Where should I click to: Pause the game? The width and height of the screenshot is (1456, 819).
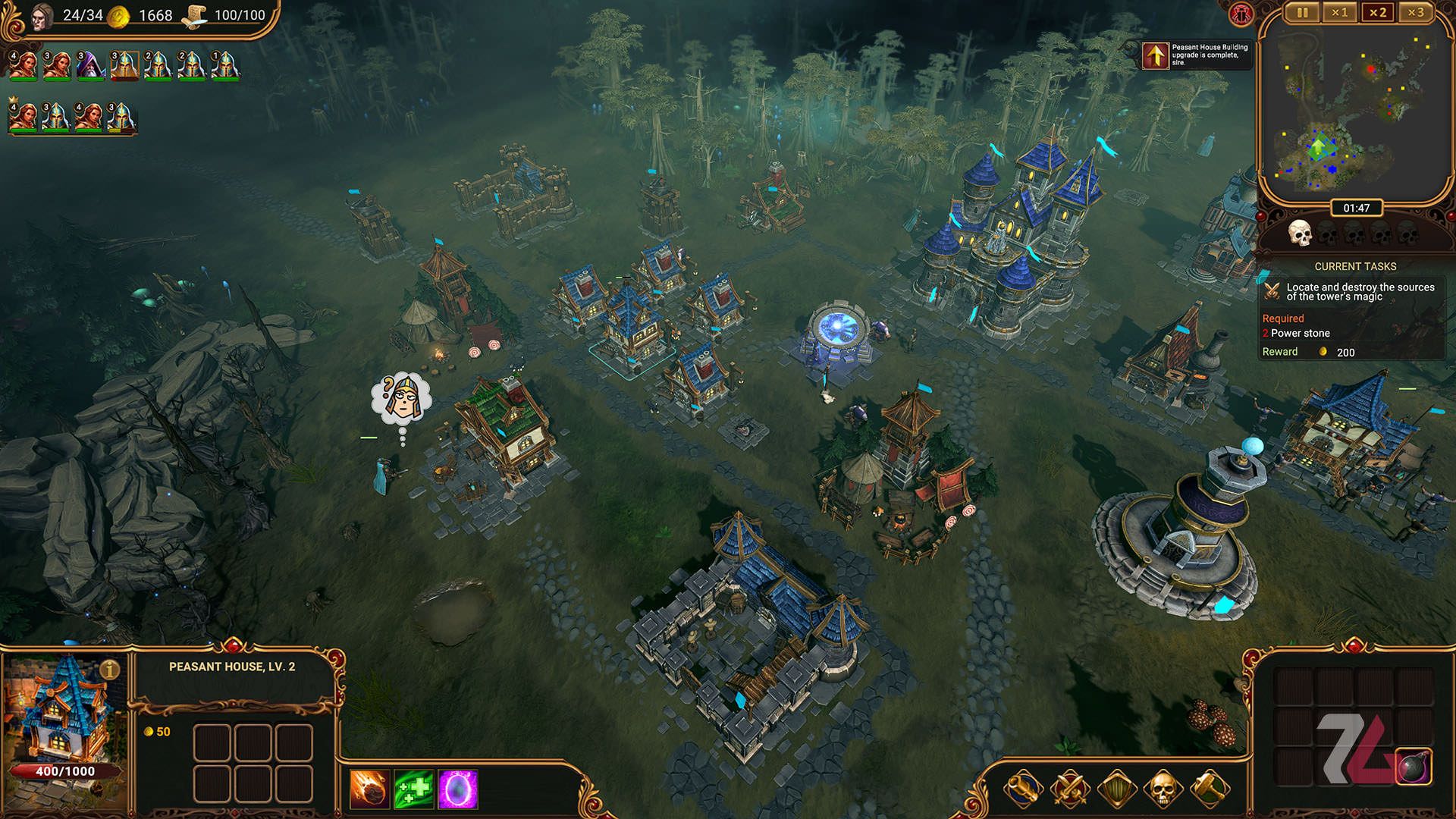tap(1302, 13)
